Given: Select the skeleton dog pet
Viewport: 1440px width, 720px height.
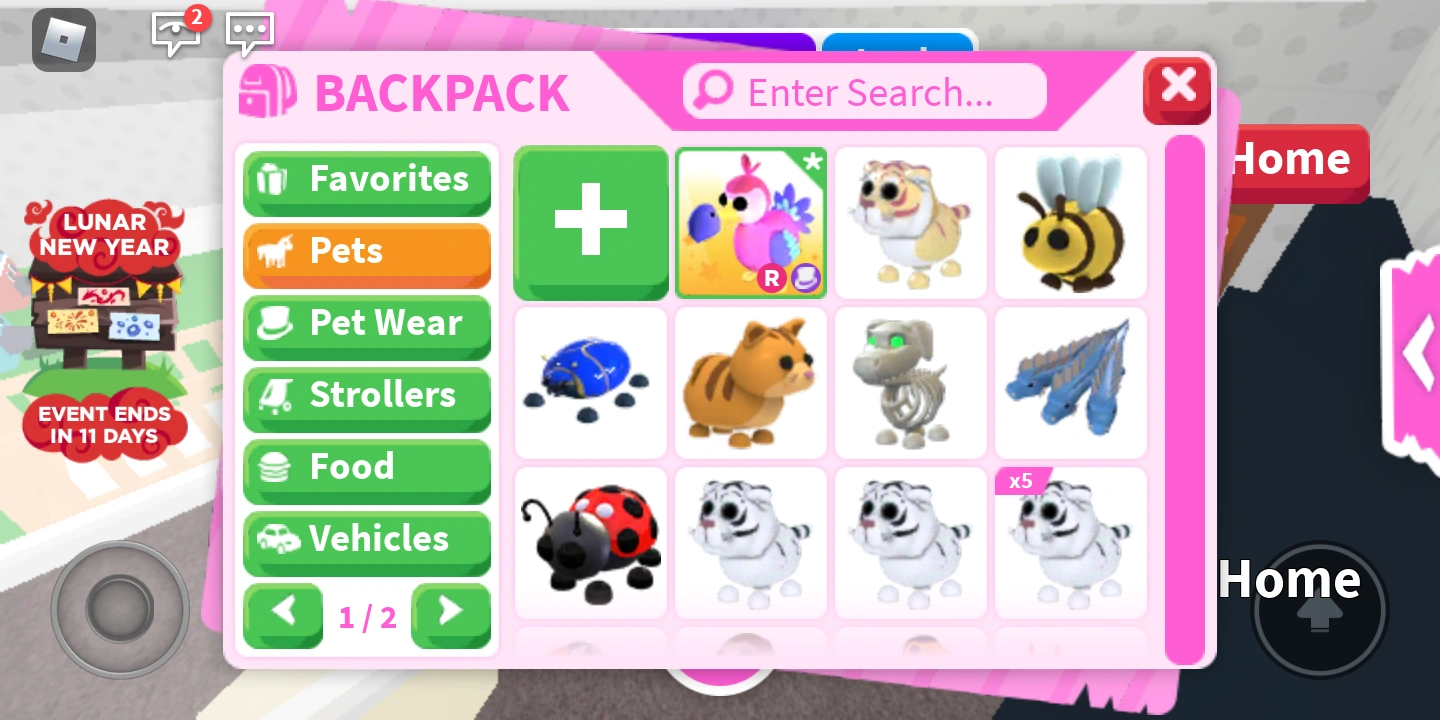Looking at the screenshot, I should tap(910, 382).
